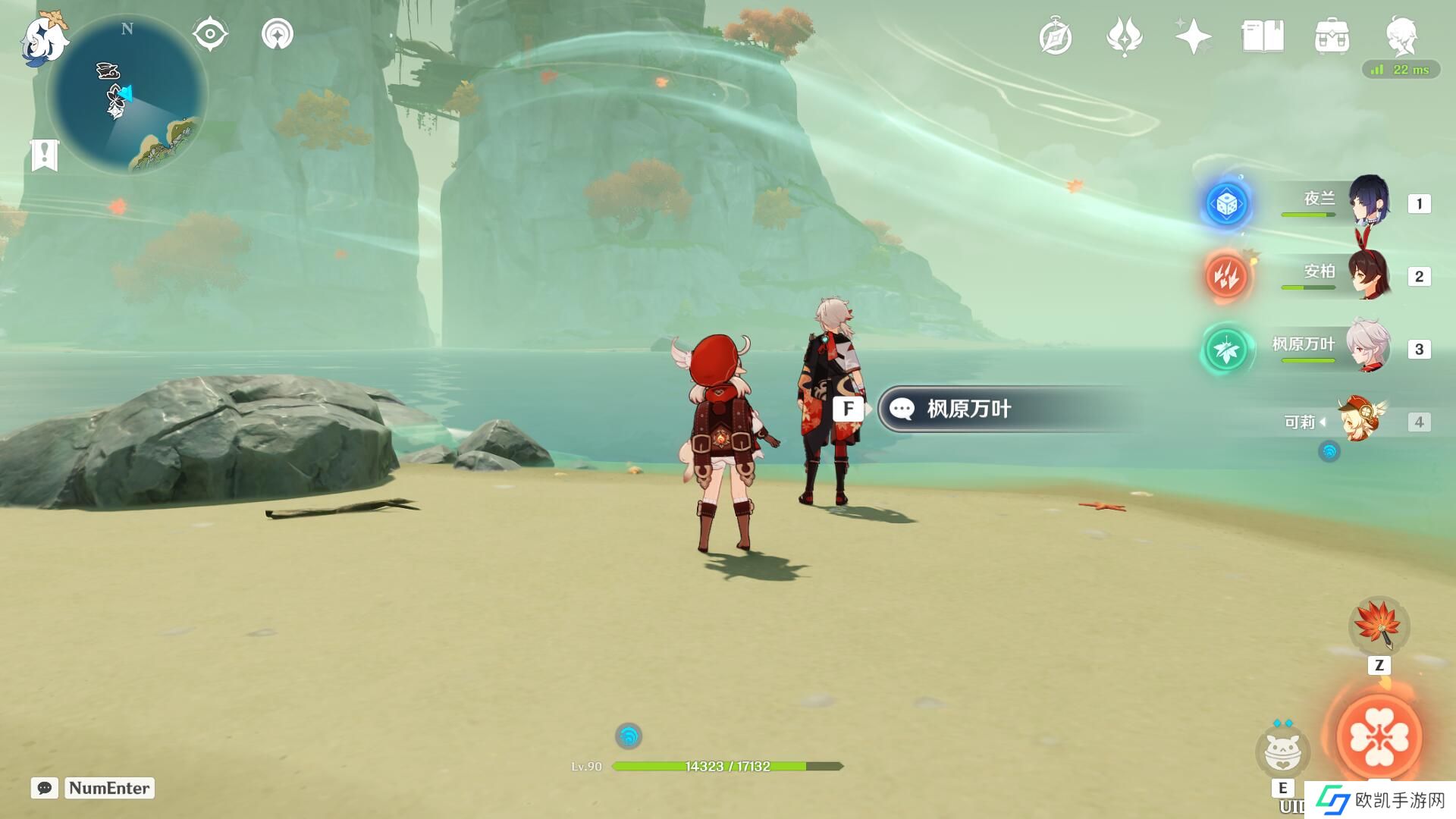The height and width of the screenshot is (819, 1456).
Task: Open the character profile icon
Action: pyautogui.click(x=1401, y=36)
